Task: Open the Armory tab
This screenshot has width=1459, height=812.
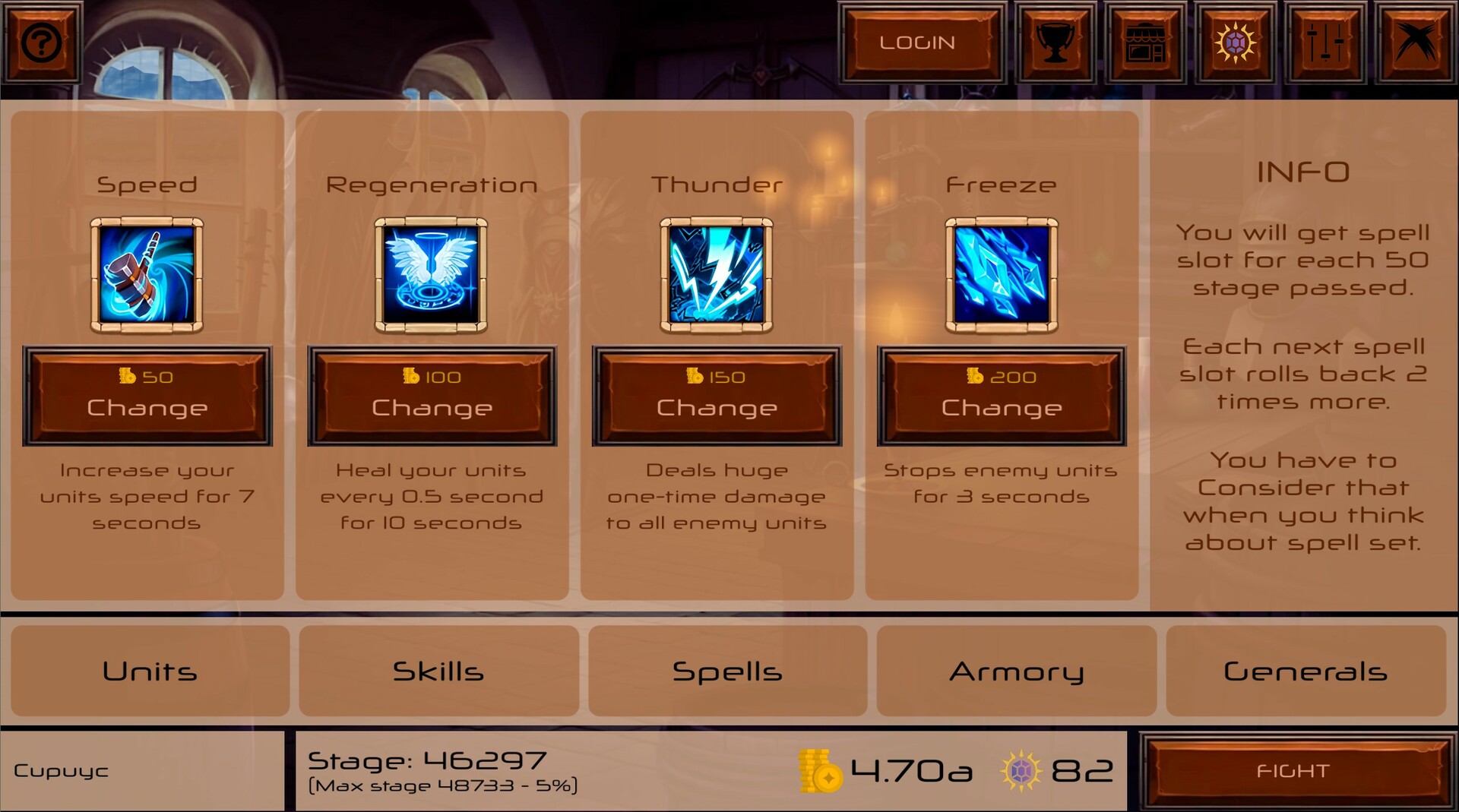Action: pos(1017,671)
